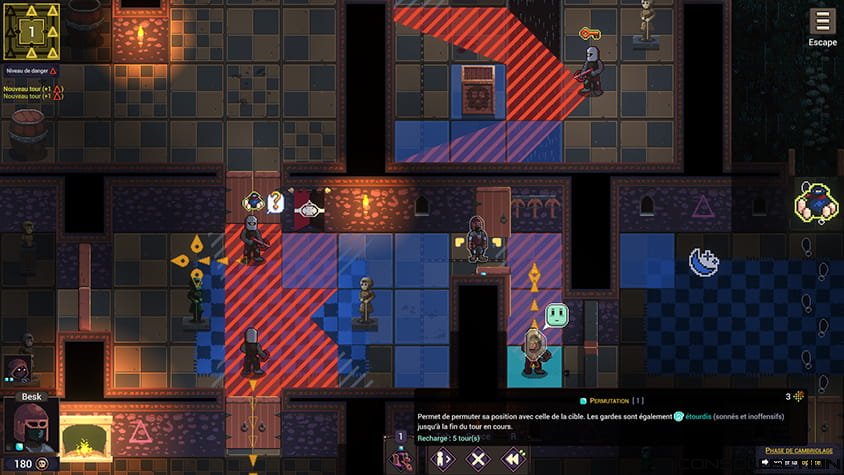
Task: Choose the move-character action icon
Action: (x=443, y=460)
